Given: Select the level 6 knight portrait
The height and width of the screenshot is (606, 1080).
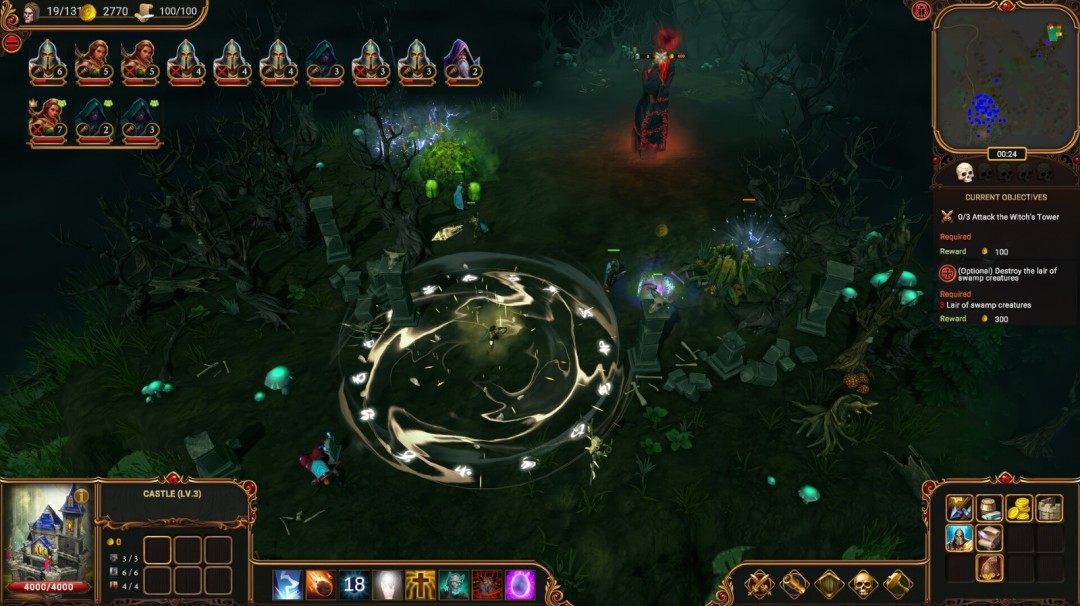Looking at the screenshot, I should pyautogui.click(x=48, y=61).
